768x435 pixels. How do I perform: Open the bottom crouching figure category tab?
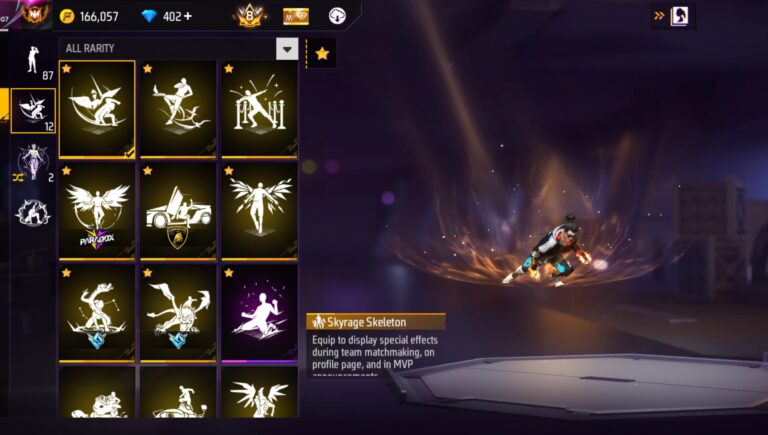31,211
